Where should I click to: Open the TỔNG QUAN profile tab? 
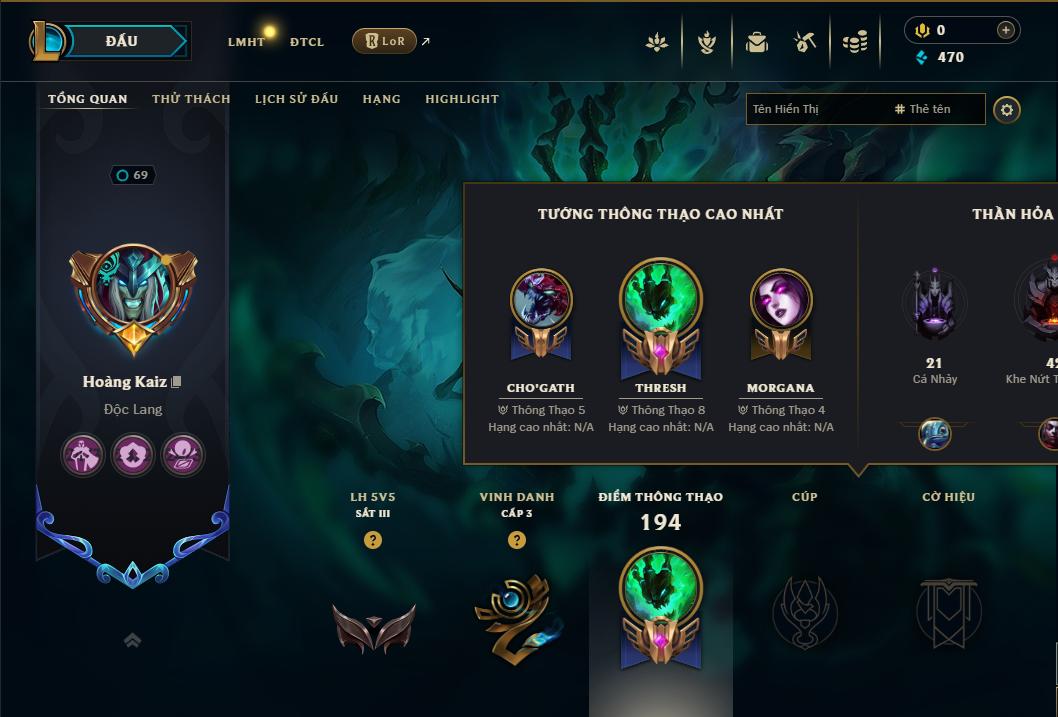click(88, 99)
